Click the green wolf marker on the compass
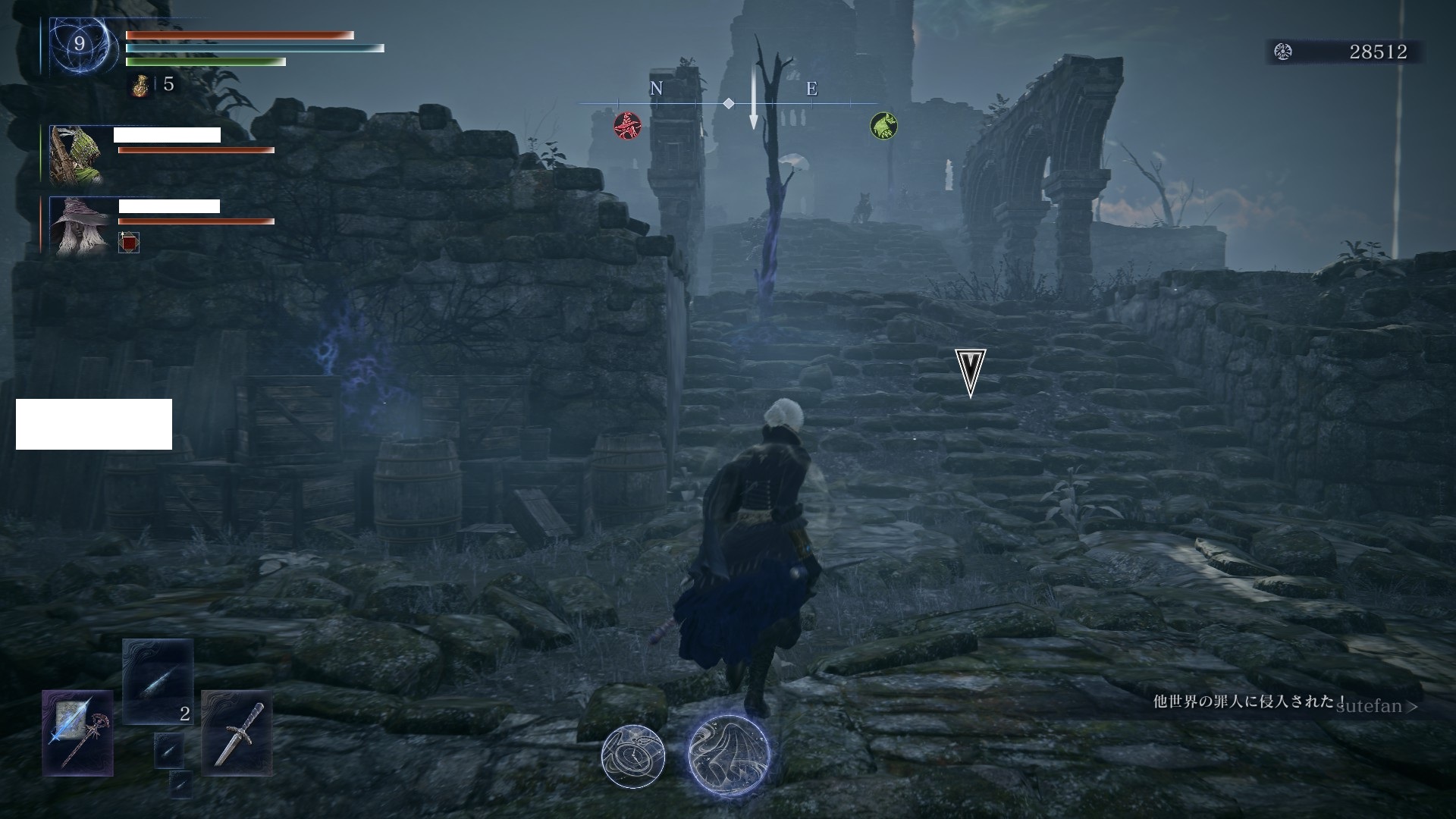The image size is (1456, 819). point(883,125)
